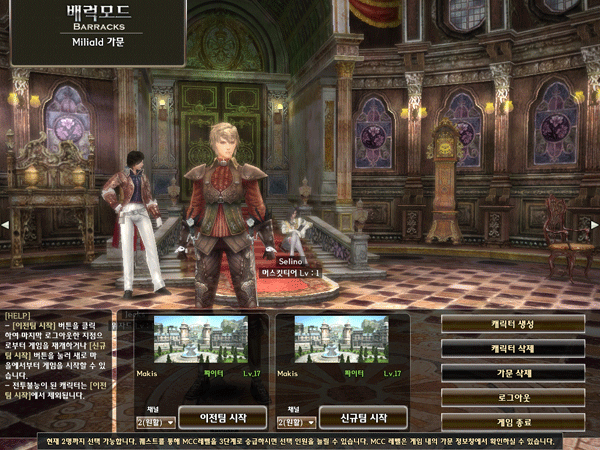
Task: Open the channel dropdown beside 이전팀 시작
Action: coord(154,421)
